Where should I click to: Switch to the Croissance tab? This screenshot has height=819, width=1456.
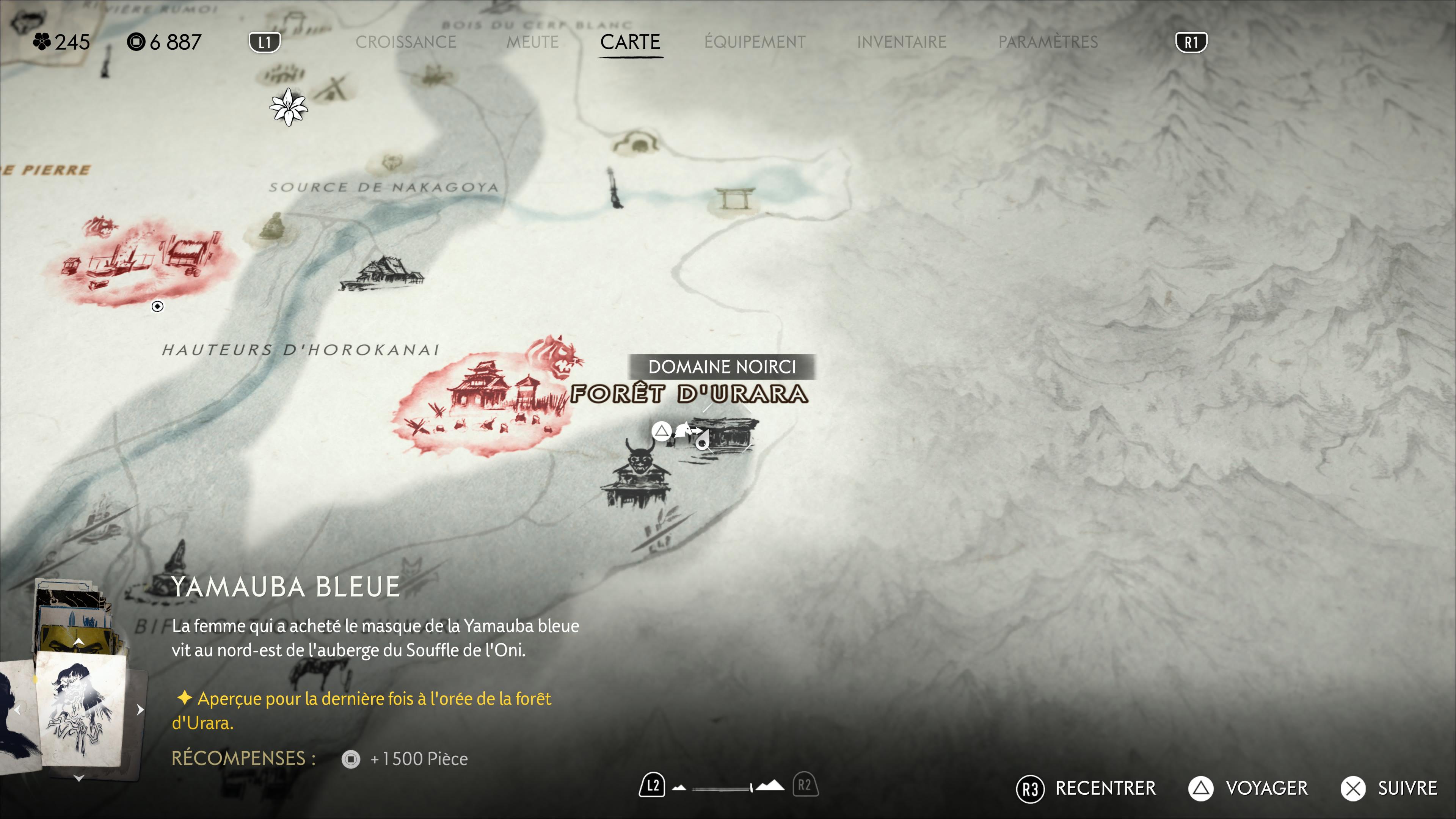405,42
